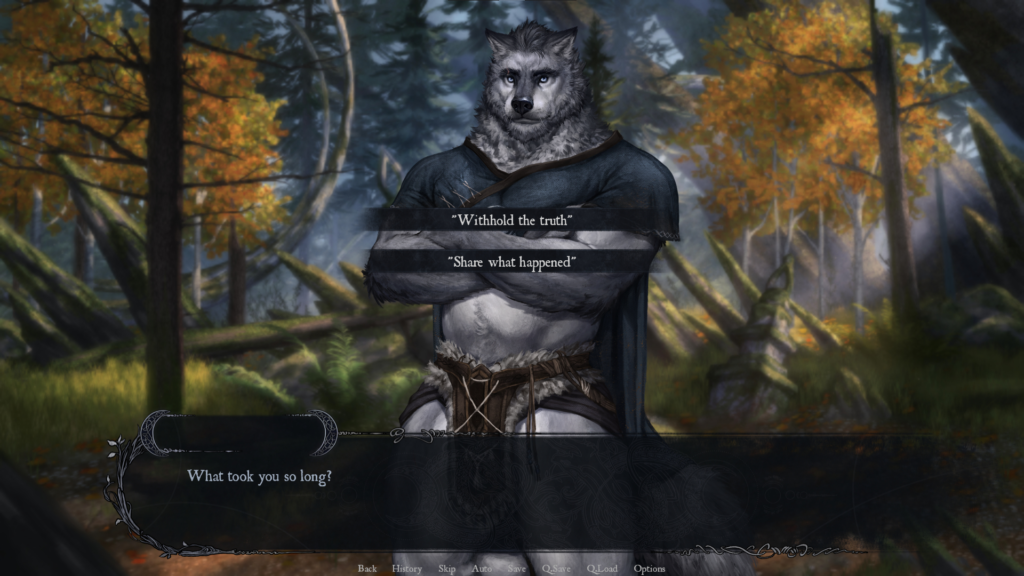Click Q.Save to quick save
This screenshot has width=1024, height=576.
pyautogui.click(x=556, y=569)
